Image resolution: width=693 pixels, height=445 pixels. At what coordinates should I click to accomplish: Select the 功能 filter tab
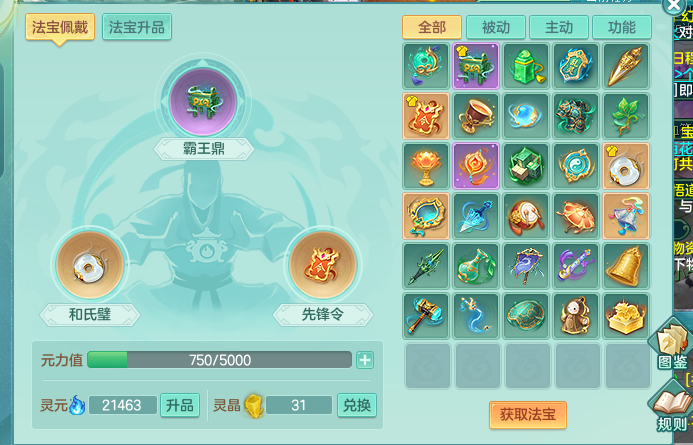[x=628, y=27]
